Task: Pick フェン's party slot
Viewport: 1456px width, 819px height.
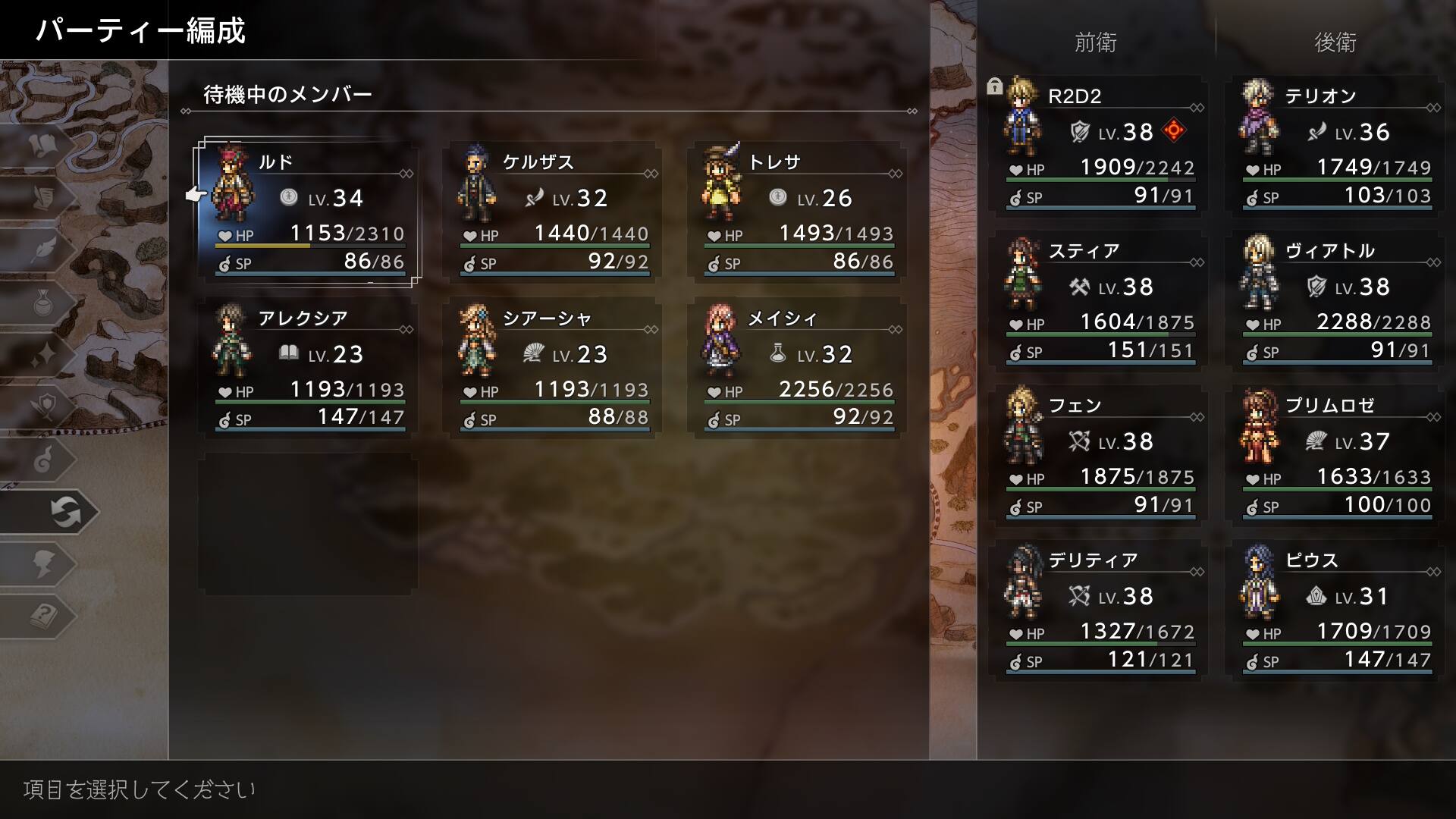Action: click(x=1100, y=453)
